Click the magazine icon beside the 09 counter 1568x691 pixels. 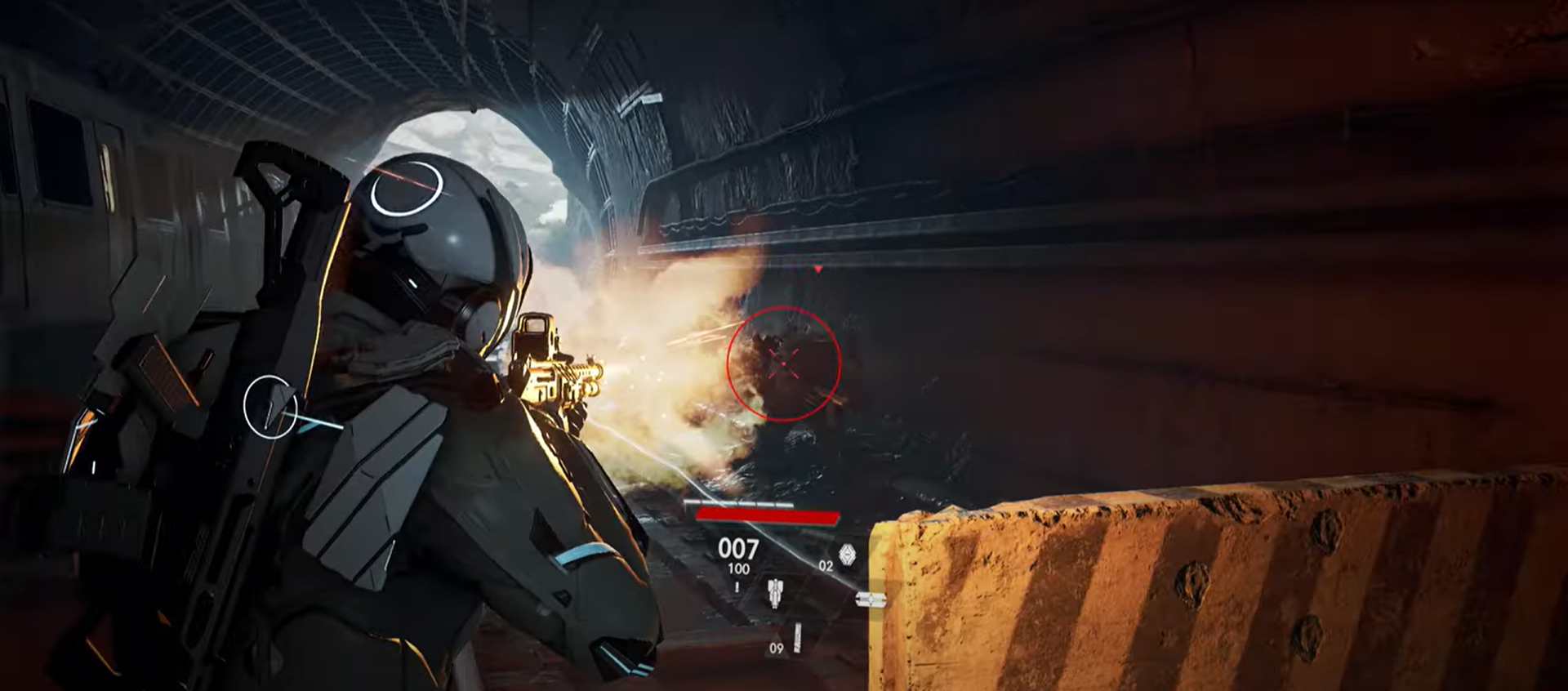[x=797, y=636]
